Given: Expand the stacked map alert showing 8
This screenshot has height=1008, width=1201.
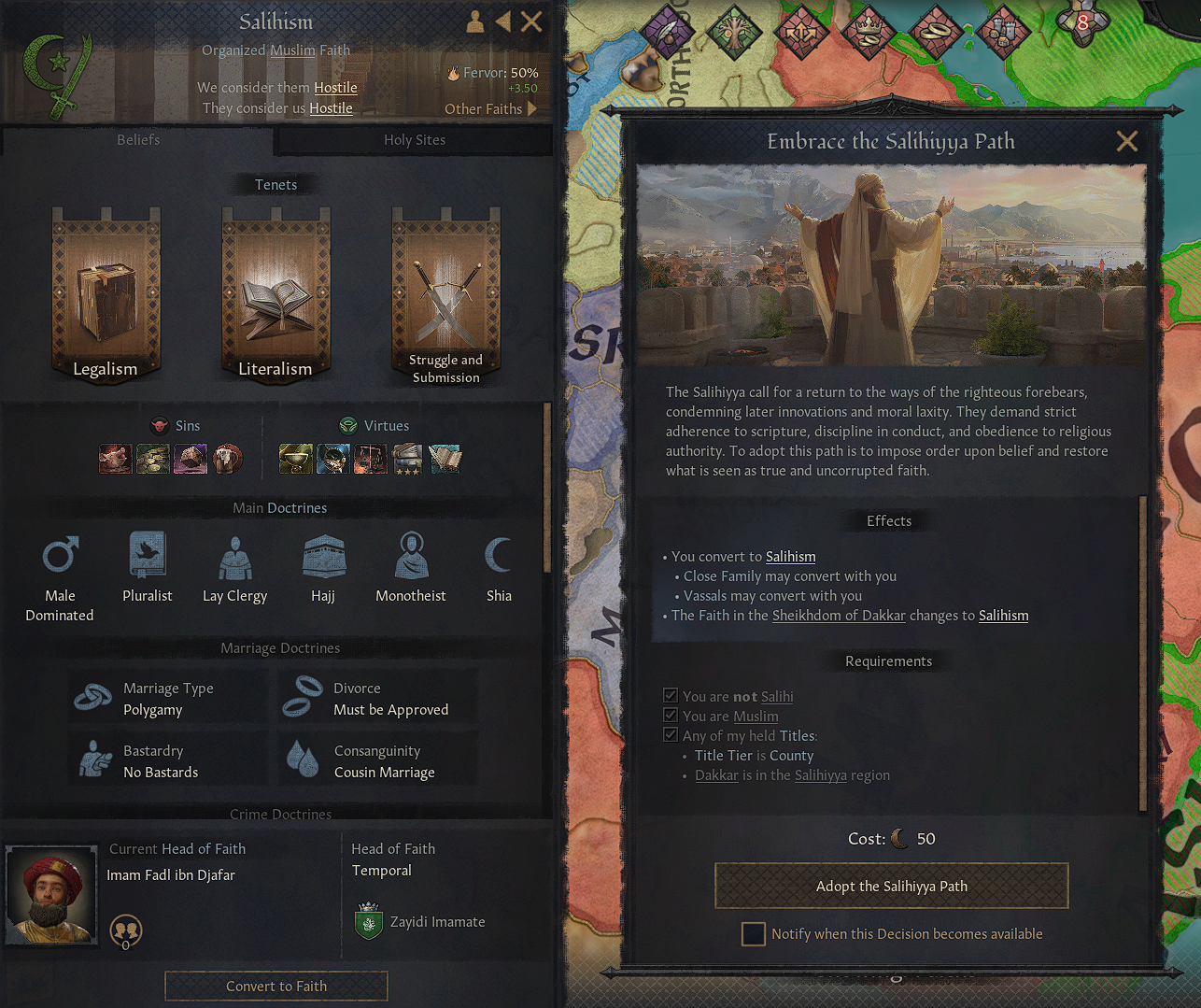Looking at the screenshot, I should (x=1082, y=23).
